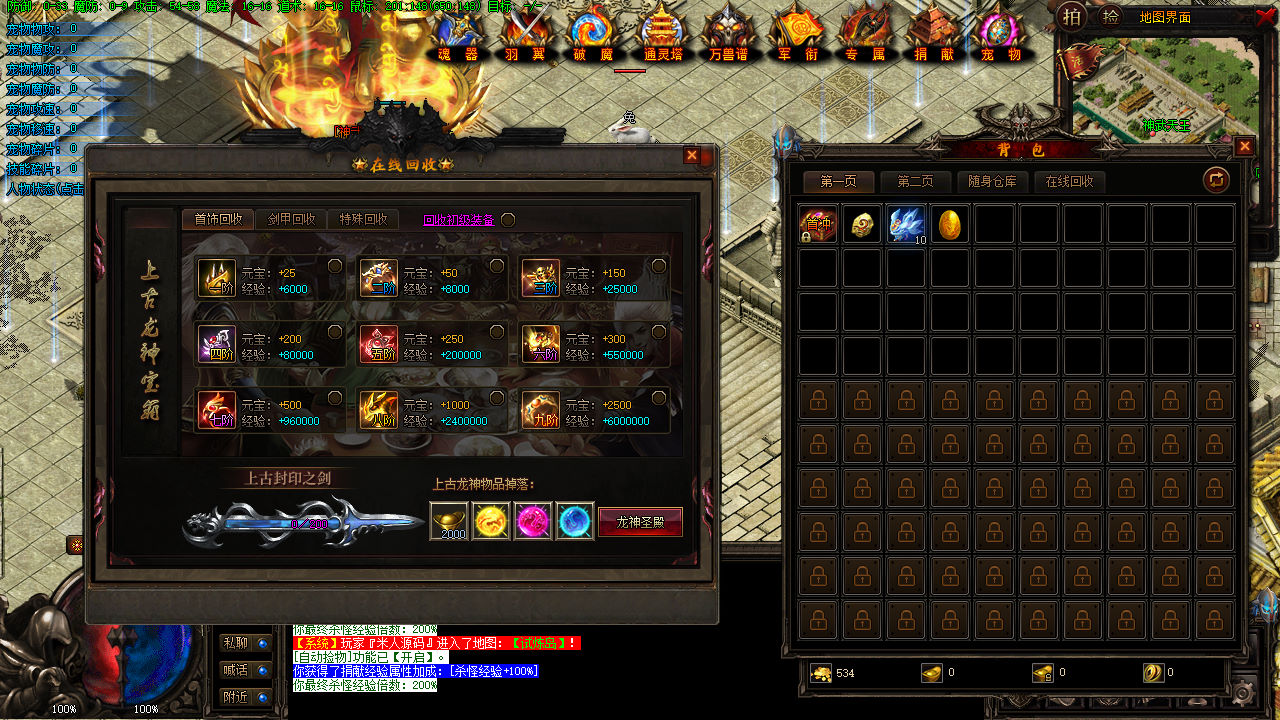
Task: Tick the 九阶 recycle checkbox
Action: tap(659, 398)
